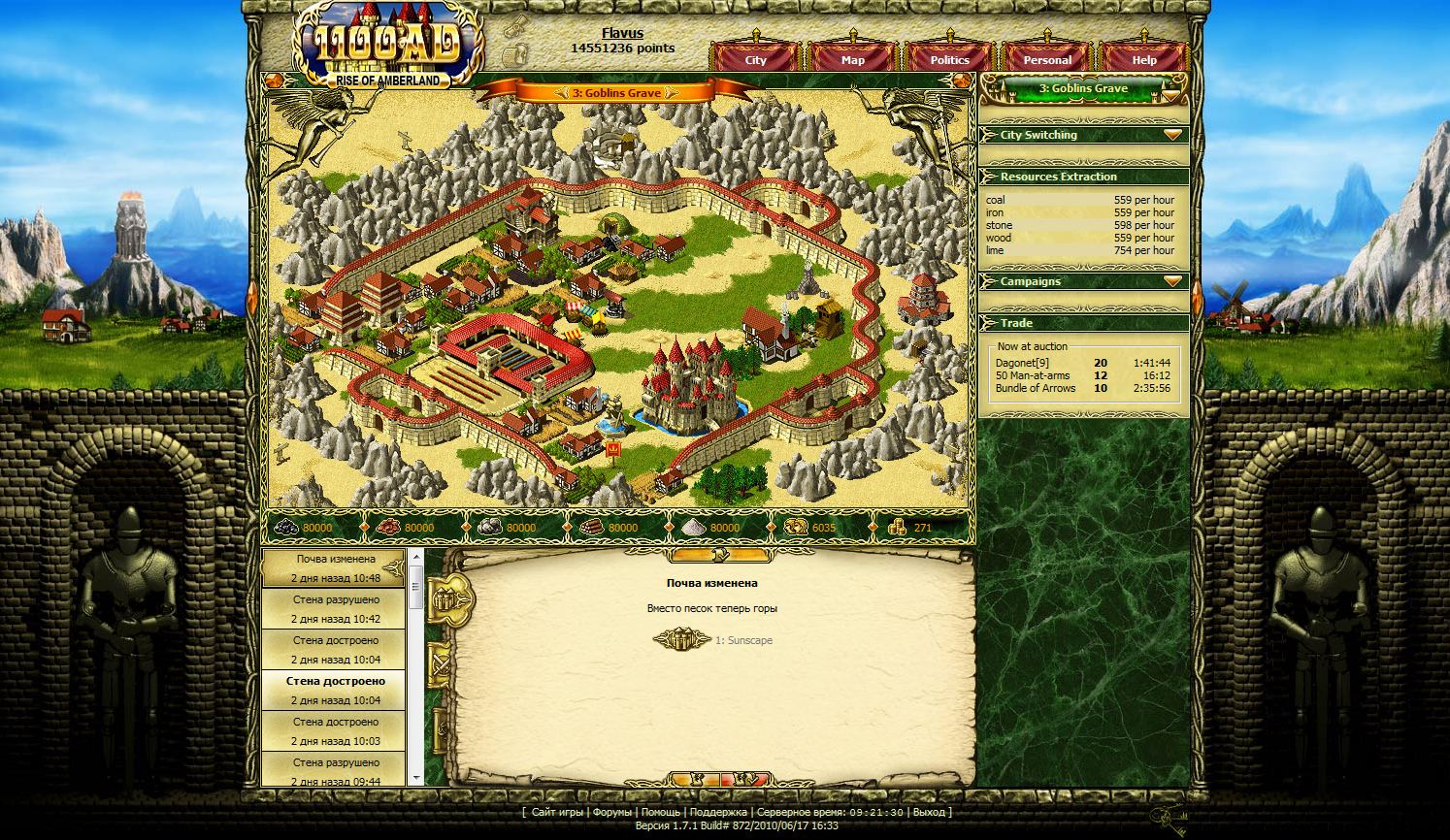Open the City tab
This screenshot has height=840, width=1450.
755,60
